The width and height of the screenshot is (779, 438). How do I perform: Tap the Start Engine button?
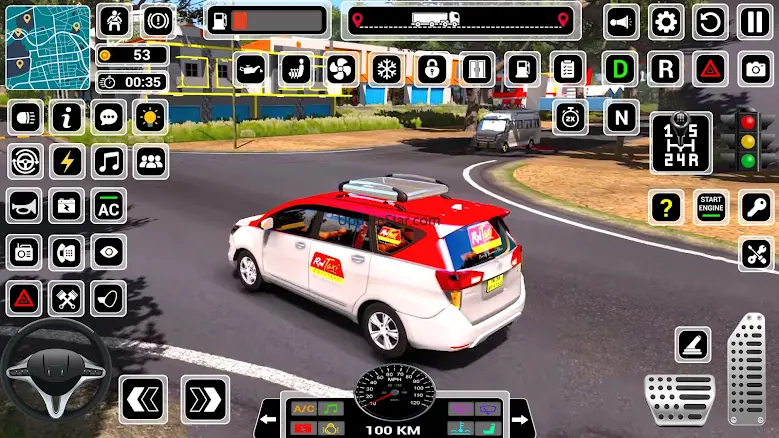[x=712, y=207]
